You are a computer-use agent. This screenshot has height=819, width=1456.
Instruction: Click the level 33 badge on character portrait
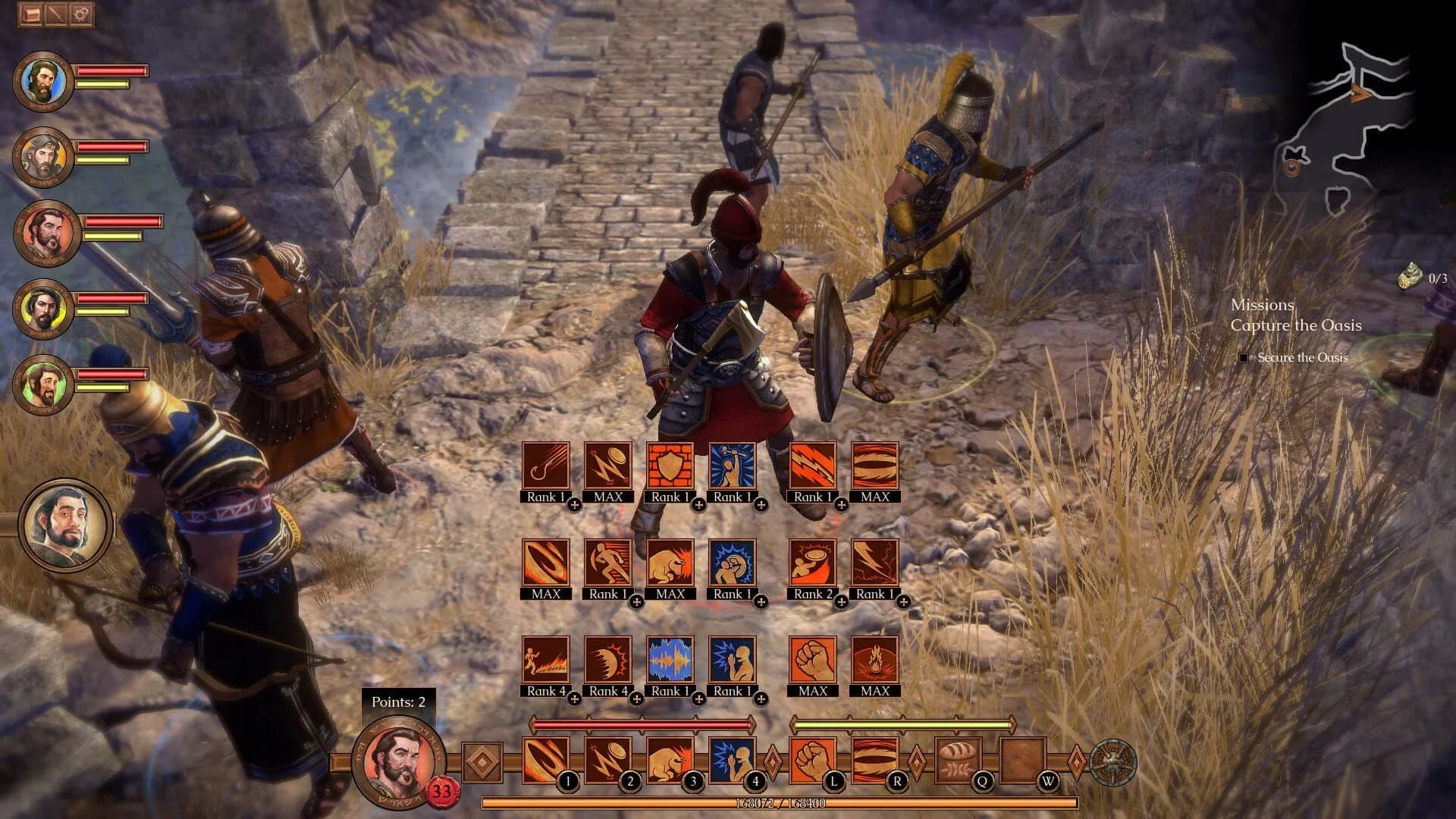point(440,791)
